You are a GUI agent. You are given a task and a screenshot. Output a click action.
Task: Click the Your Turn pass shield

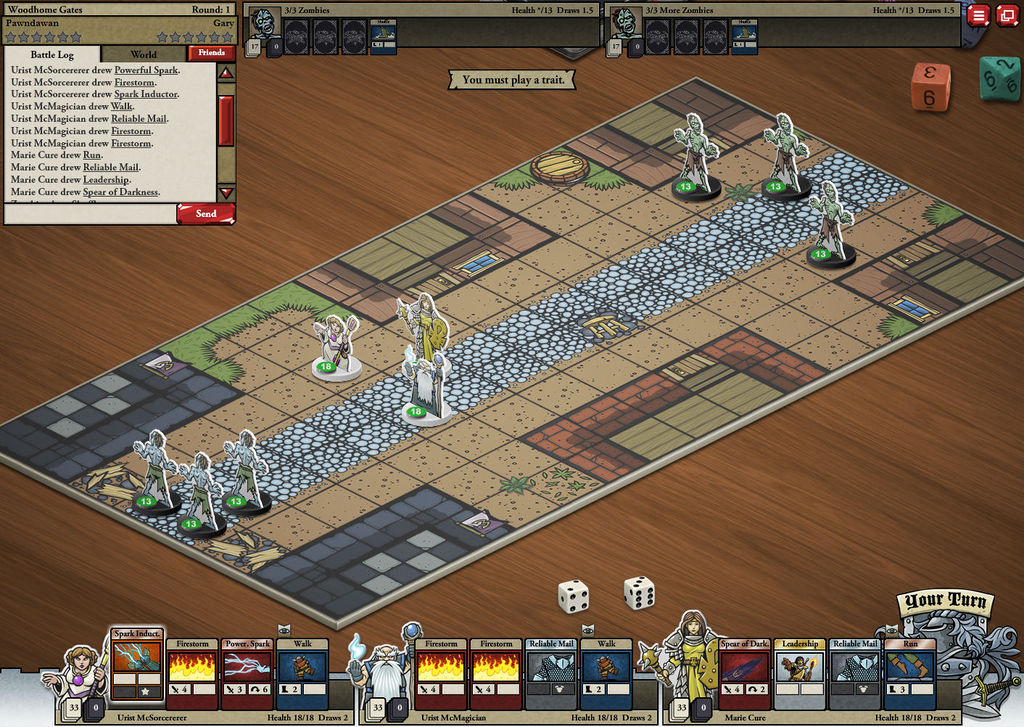945,650
